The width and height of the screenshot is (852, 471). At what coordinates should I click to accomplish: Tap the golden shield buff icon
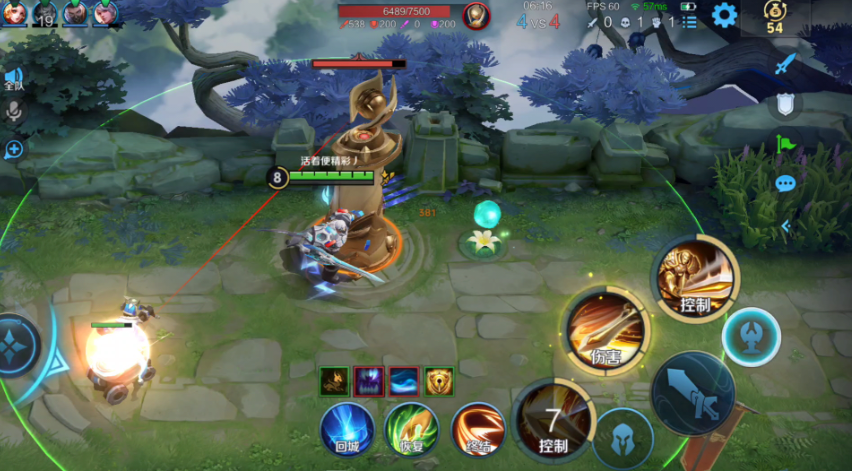tap(438, 381)
